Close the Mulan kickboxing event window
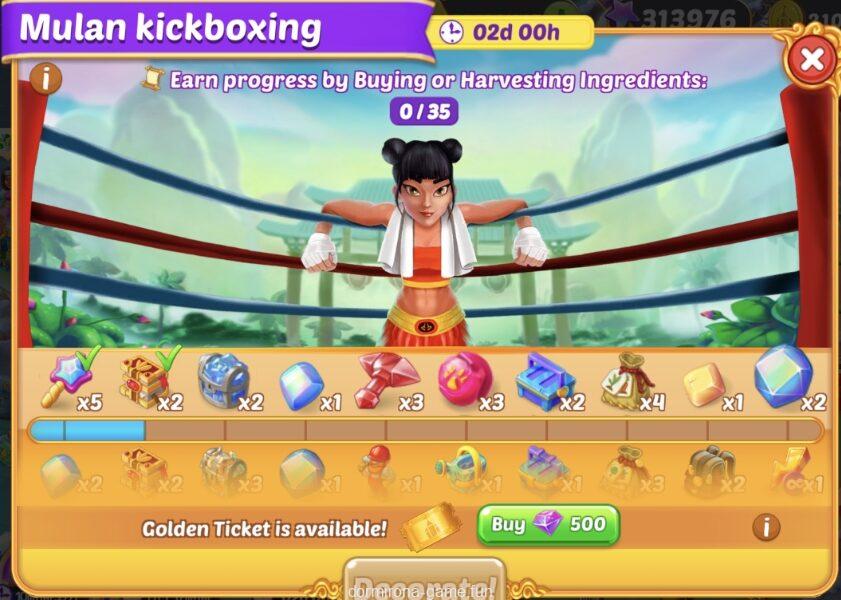The image size is (841, 600). 812,59
